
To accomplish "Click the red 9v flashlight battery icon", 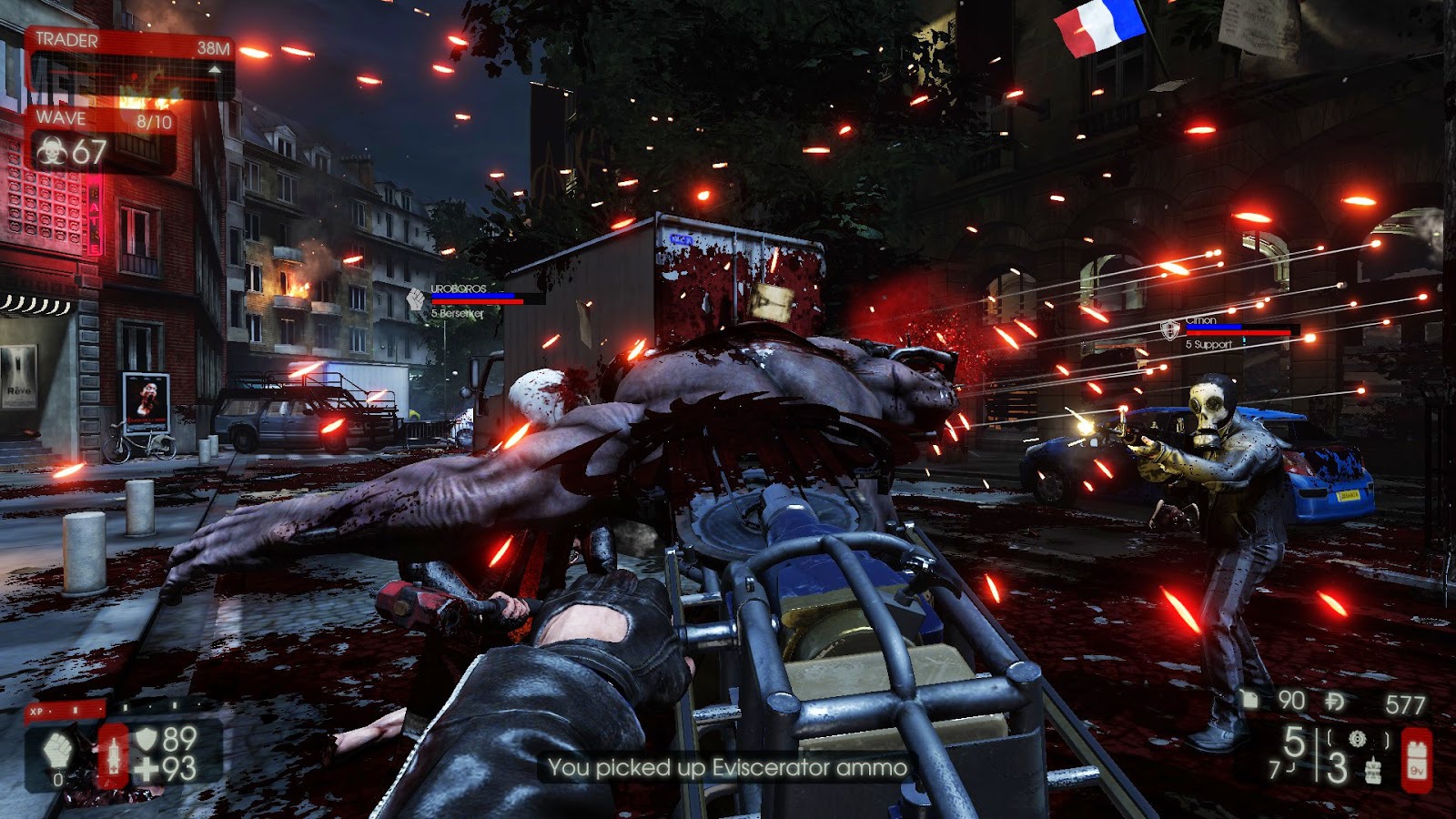I will click(x=1416, y=759).
